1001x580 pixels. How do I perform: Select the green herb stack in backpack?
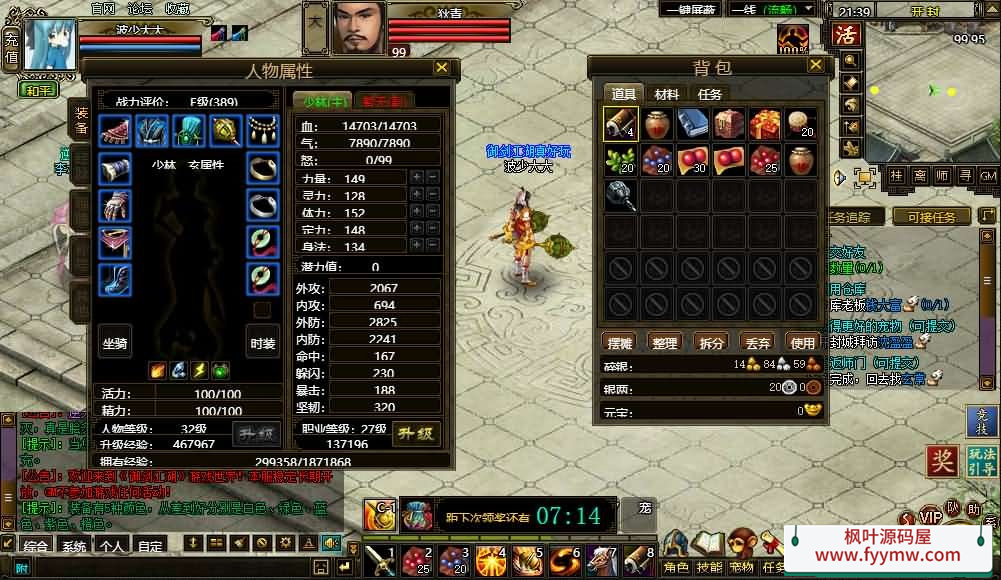pyautogui.click(x=620, y=160)
